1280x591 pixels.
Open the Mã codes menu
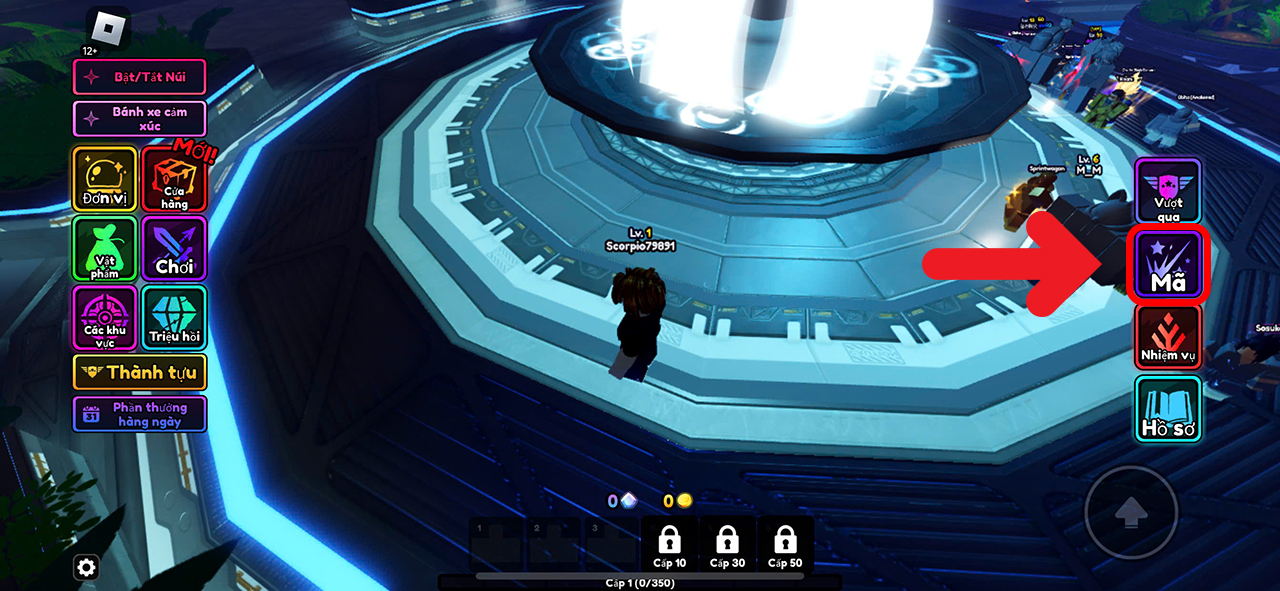(x=1167, y=264)
